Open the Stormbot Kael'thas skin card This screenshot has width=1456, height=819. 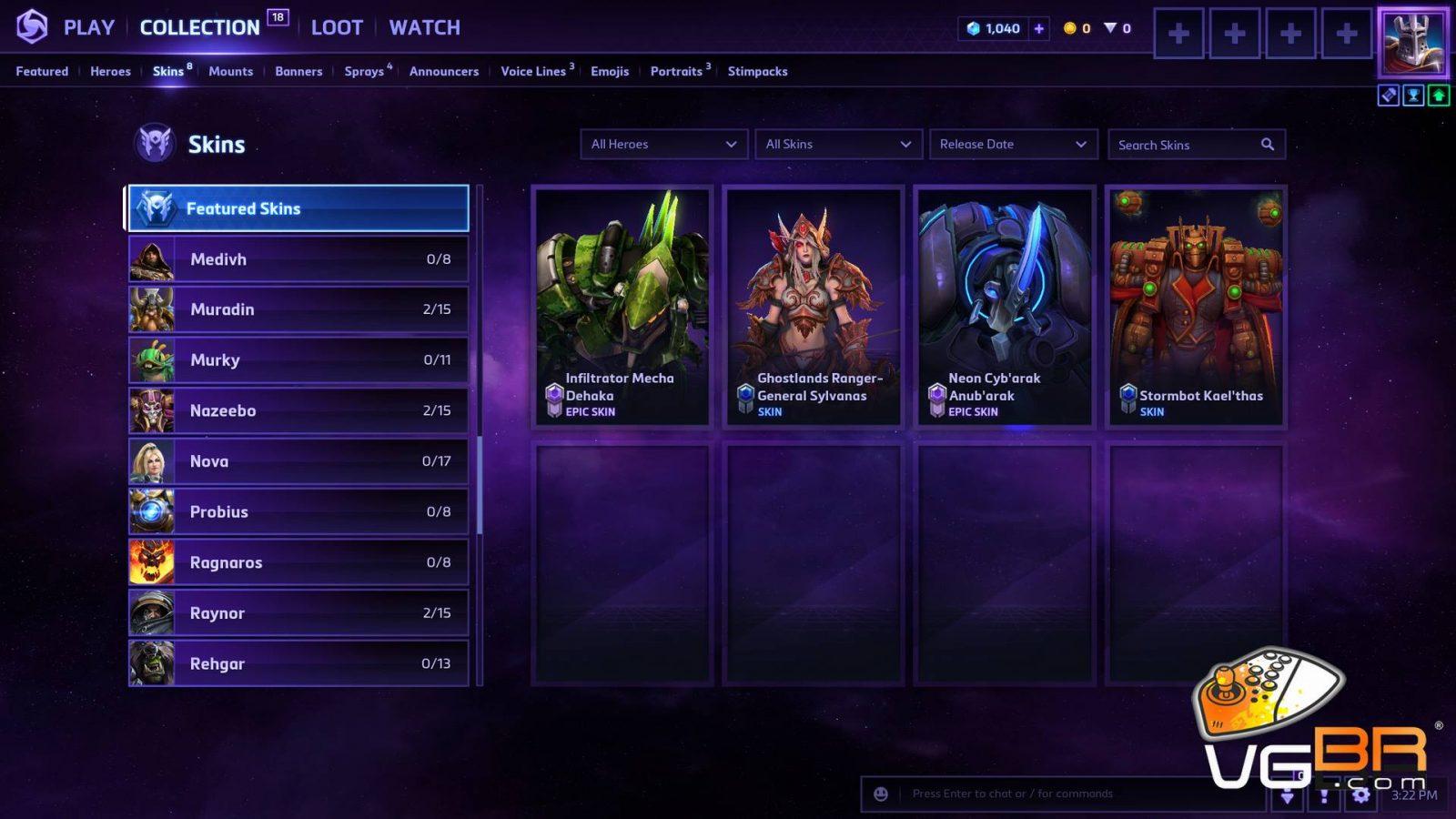tap(1196, 307)
